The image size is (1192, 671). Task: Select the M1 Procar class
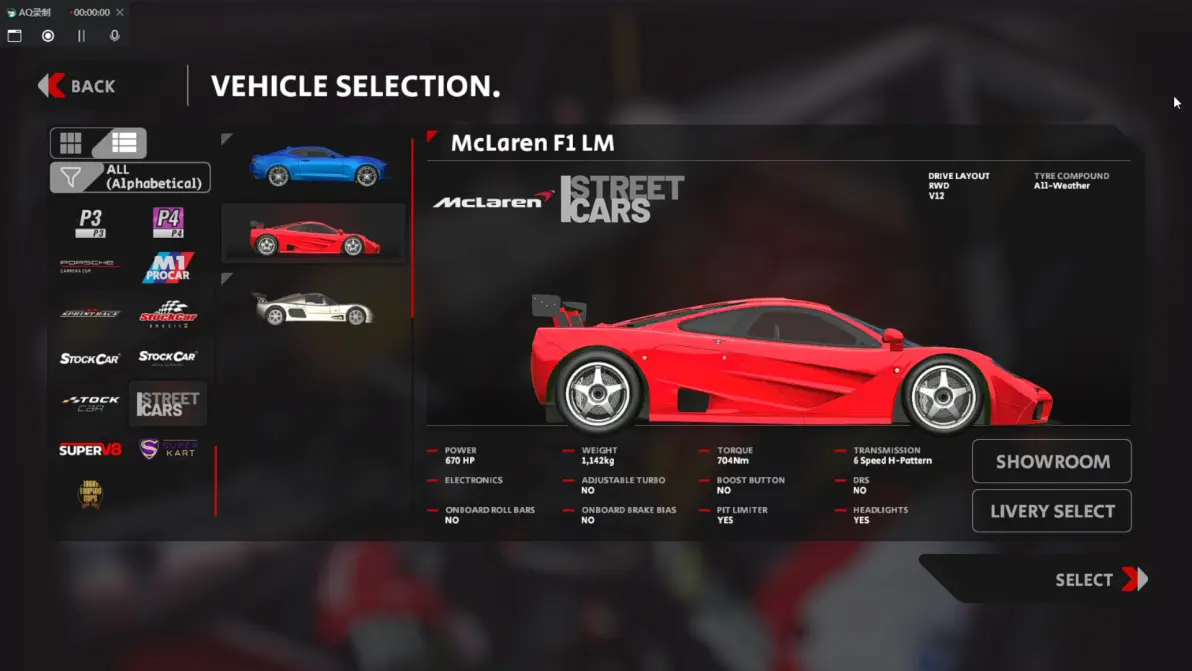pyautogui.click(x=168, y=267)
